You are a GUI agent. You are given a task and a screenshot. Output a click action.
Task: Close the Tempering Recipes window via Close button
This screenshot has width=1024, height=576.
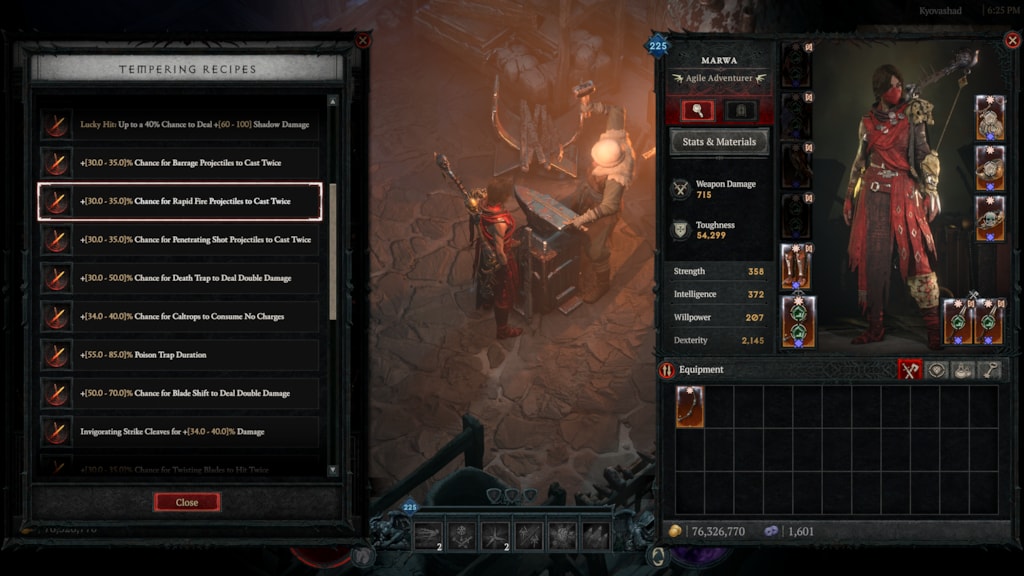pos(187,502)
